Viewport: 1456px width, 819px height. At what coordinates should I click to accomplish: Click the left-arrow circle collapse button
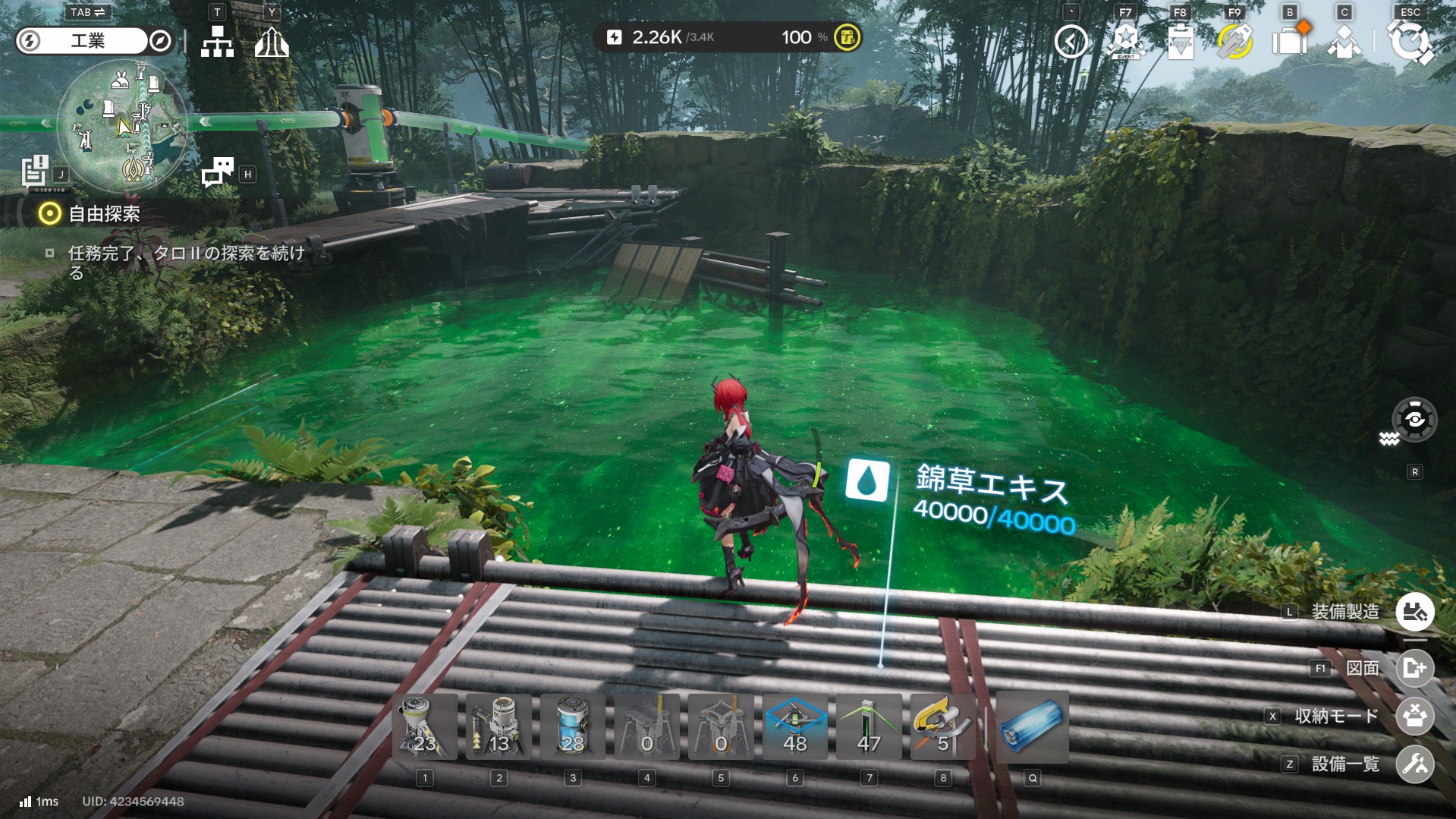[x=1071, y=41]
